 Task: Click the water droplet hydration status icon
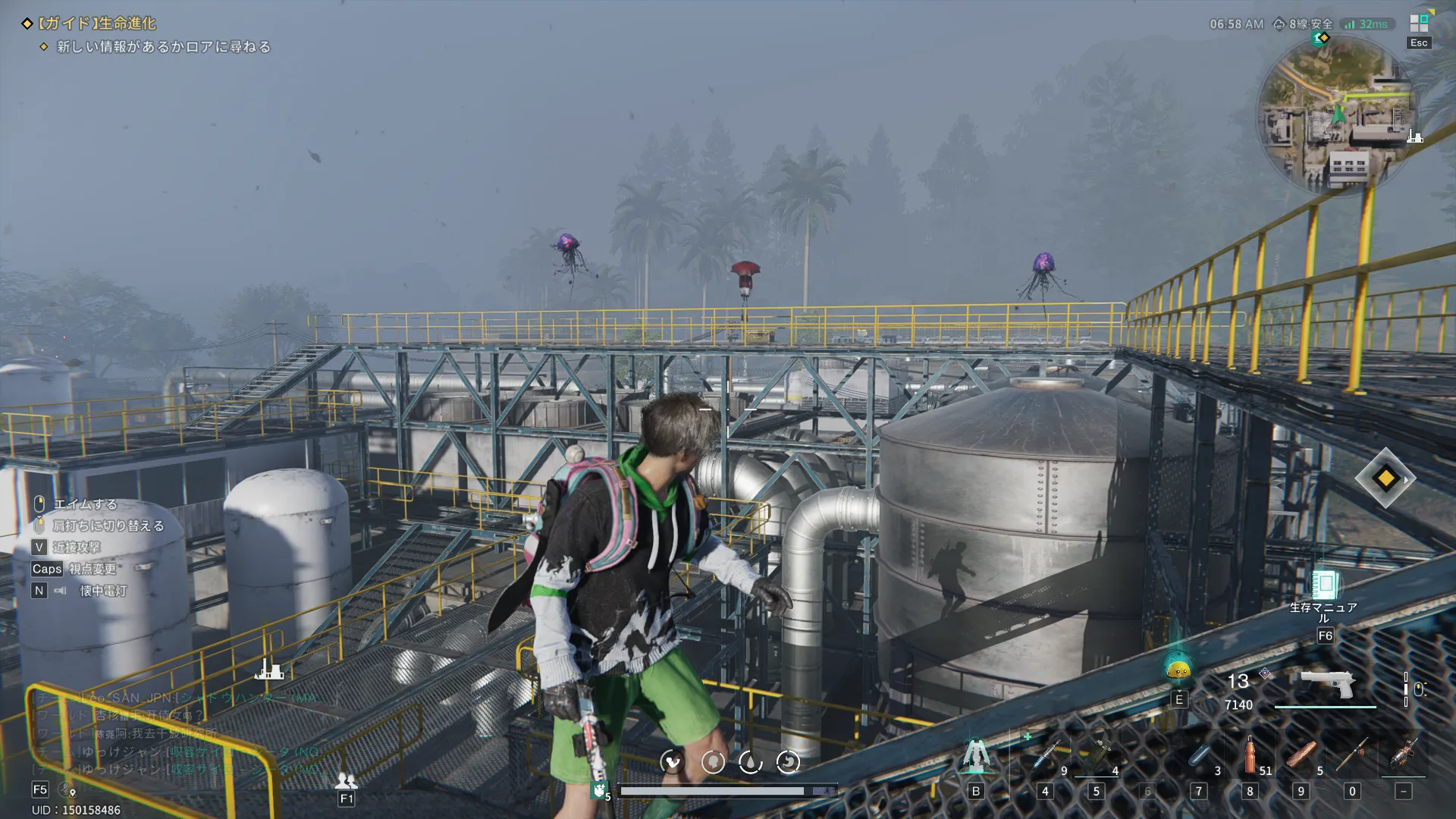750,761
